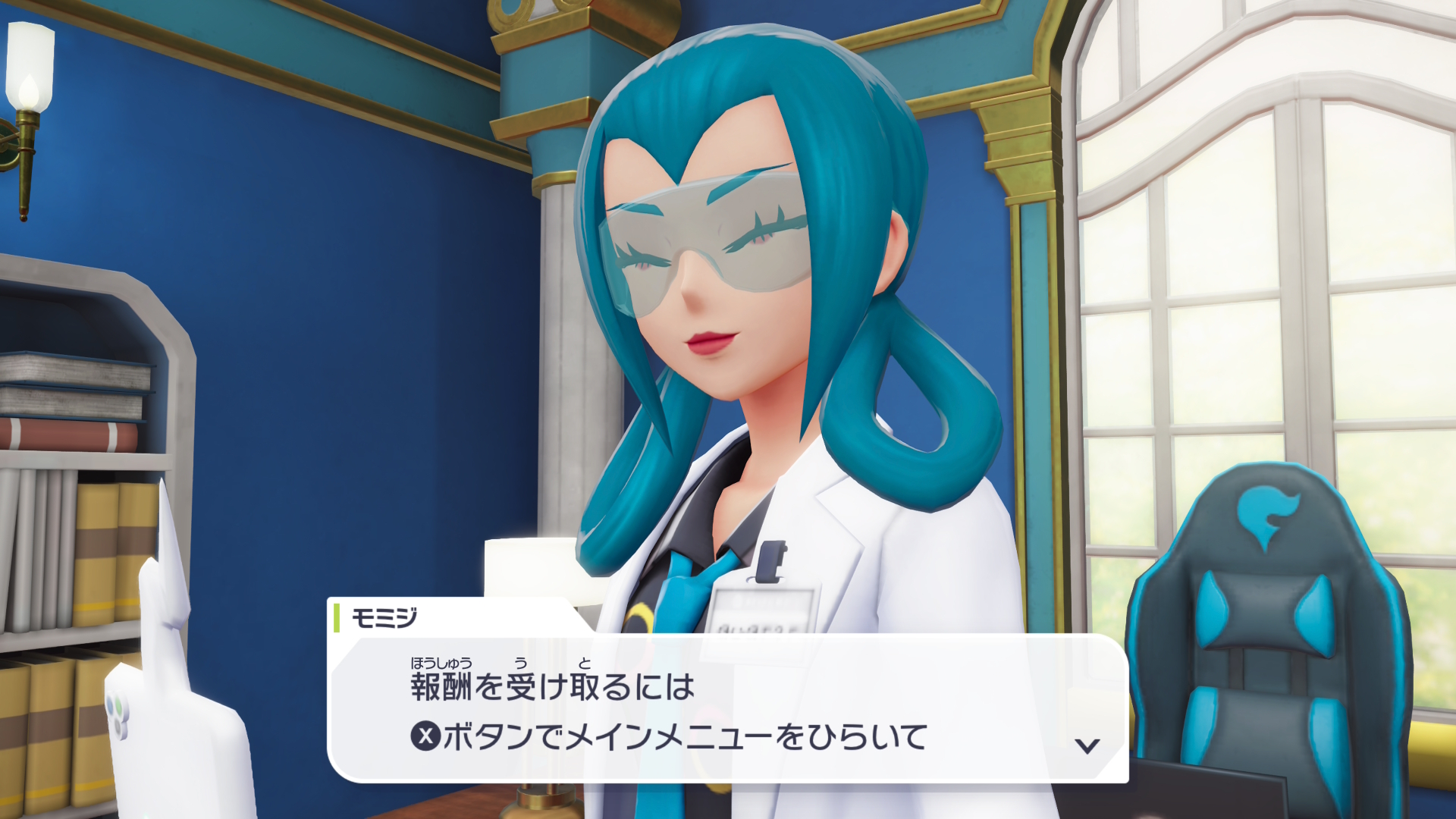This screenshot has width=1456, height=819.
Task: Advance dialogue using the down arrow indicator
Action: pyautogui.click(x=1087, y=745)
